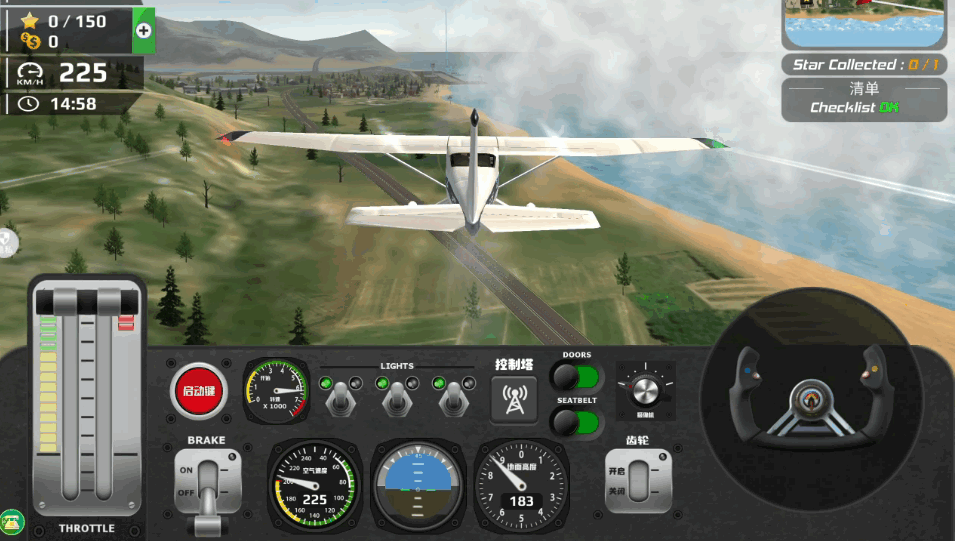Viewport: 955px width, 541px height.
Task: Tap the green plus button beside the star count
Action: 143,30
